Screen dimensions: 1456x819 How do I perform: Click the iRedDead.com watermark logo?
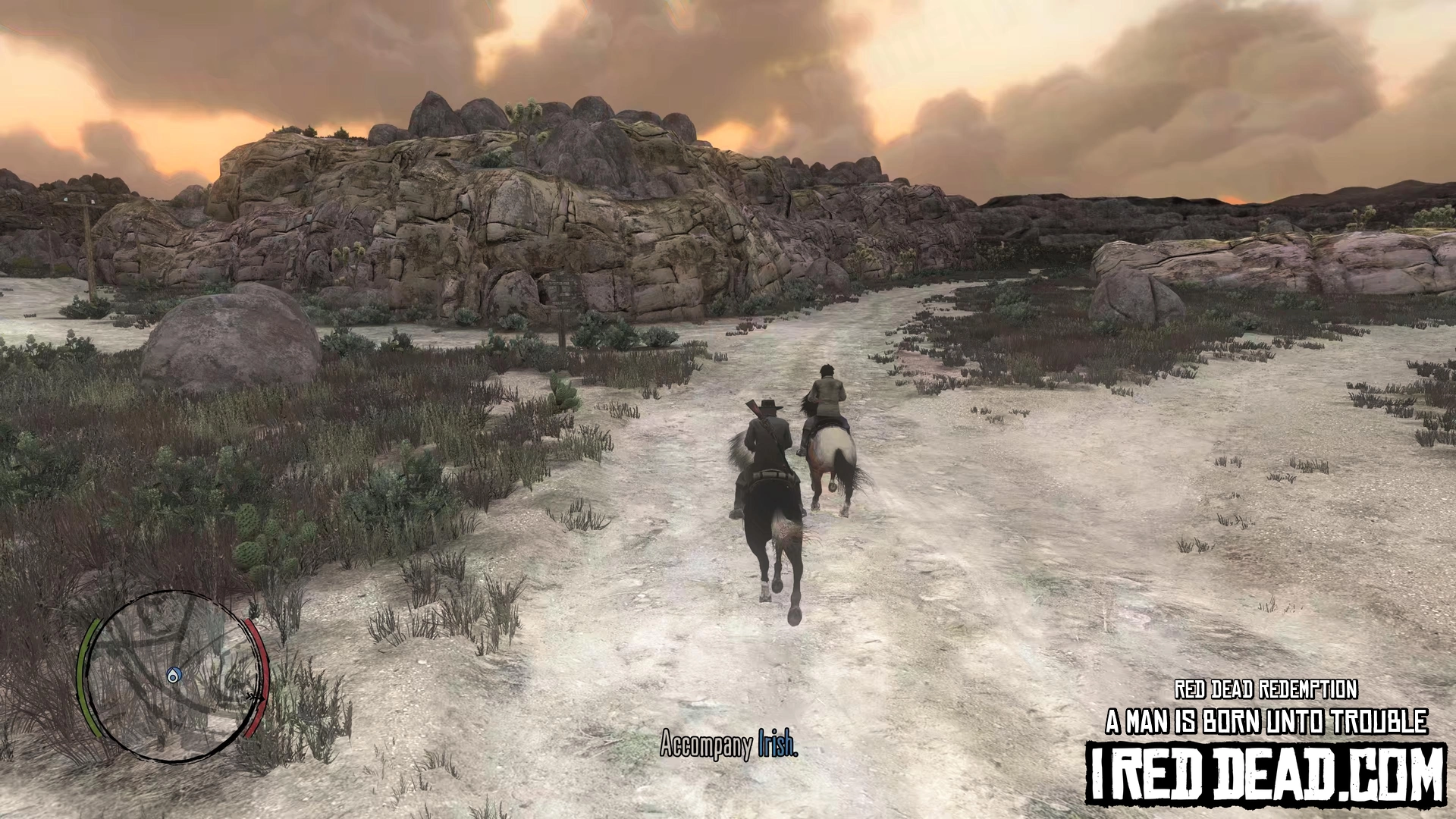coord(1265,773)
